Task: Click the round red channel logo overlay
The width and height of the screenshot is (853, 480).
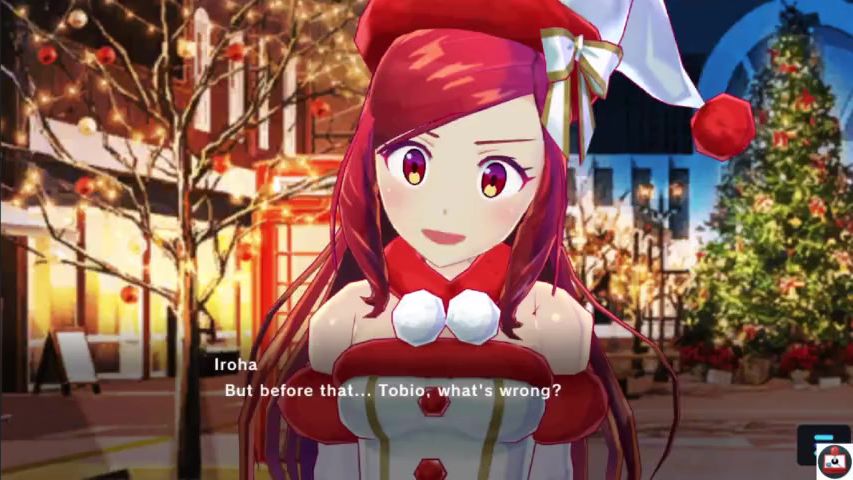Action: 833,462
